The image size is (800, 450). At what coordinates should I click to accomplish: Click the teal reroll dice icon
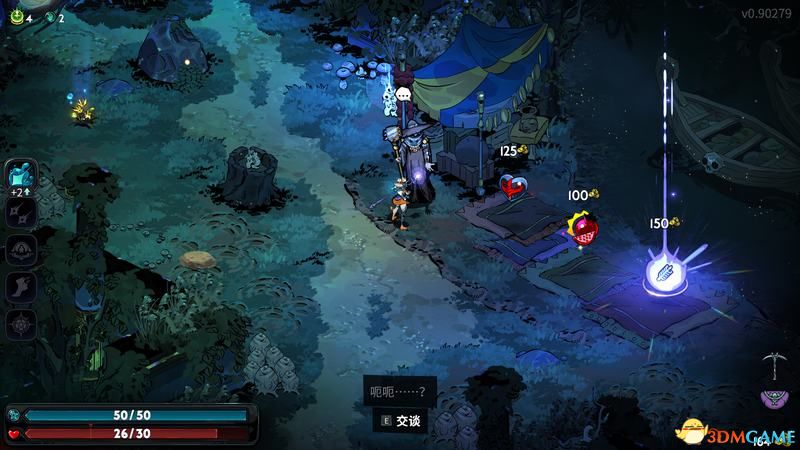pyautogui.click(x=50, y=17)
